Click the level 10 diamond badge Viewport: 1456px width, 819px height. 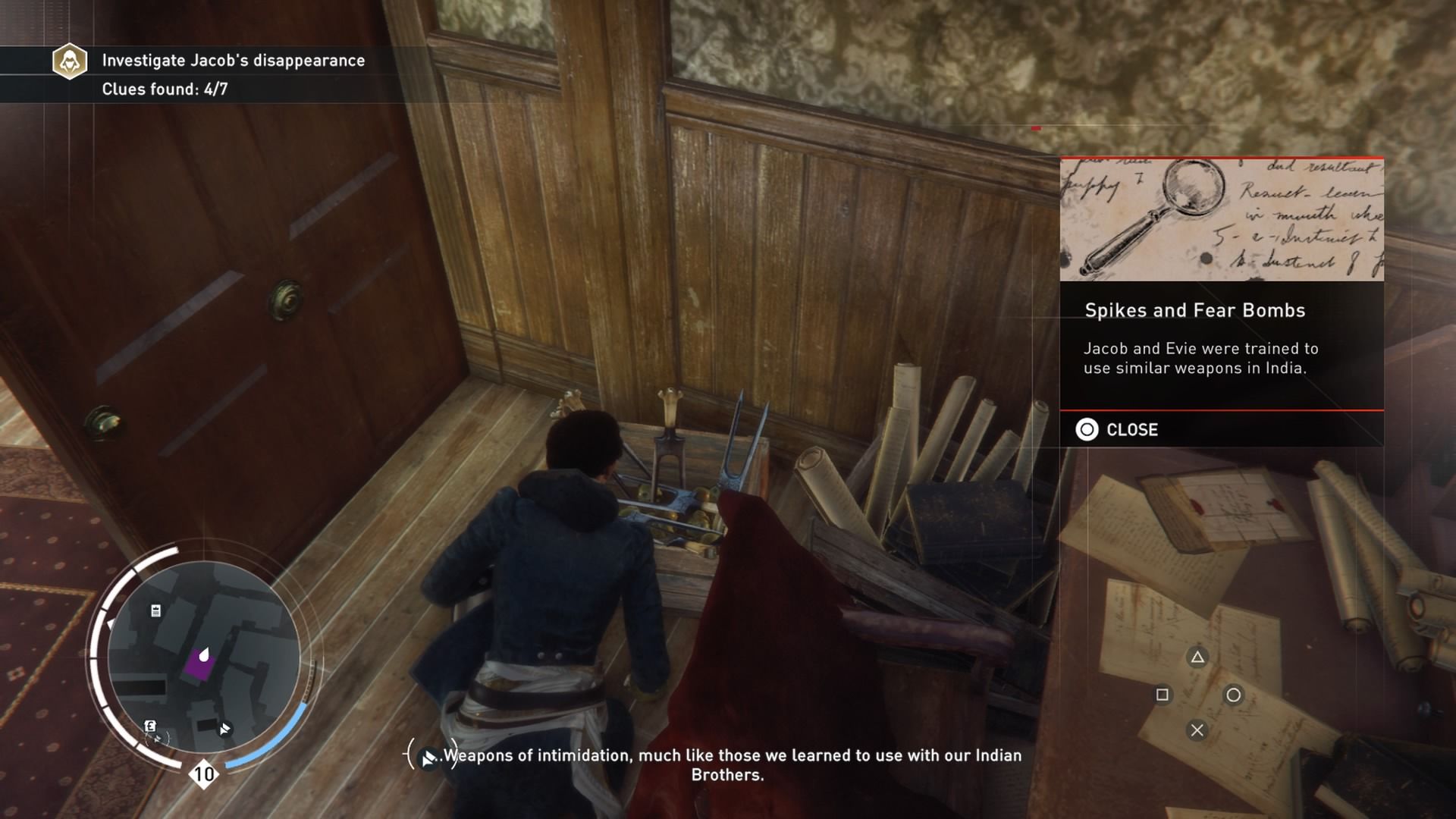tap(203, 774)
